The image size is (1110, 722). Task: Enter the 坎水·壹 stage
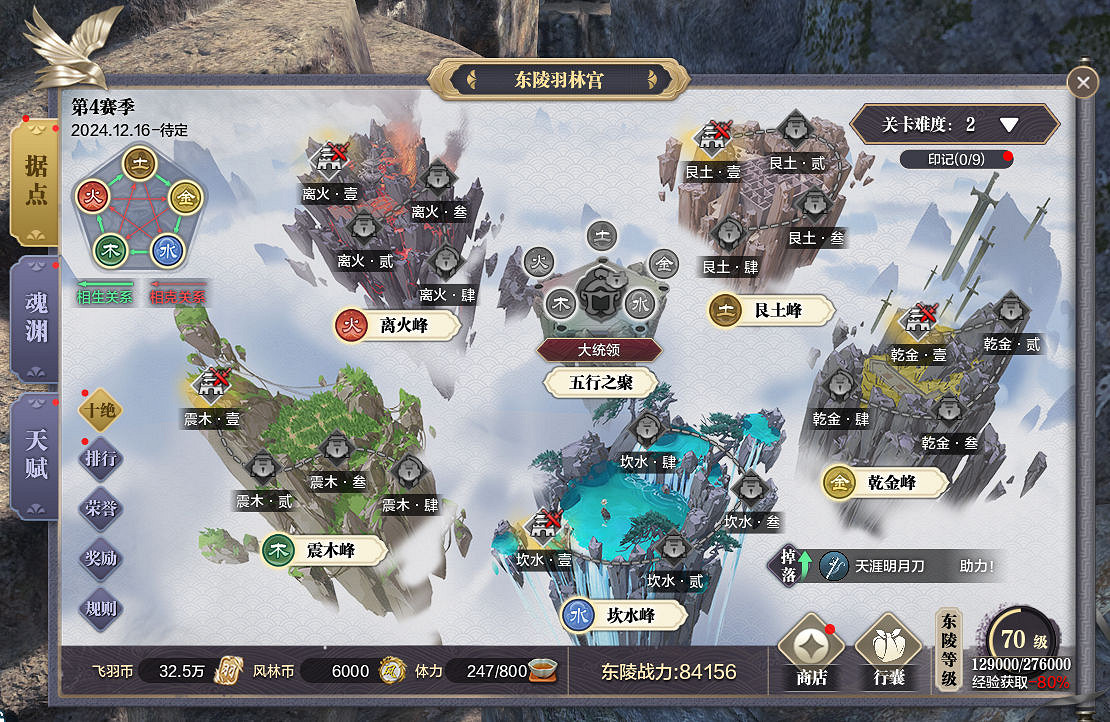[544, 526]
